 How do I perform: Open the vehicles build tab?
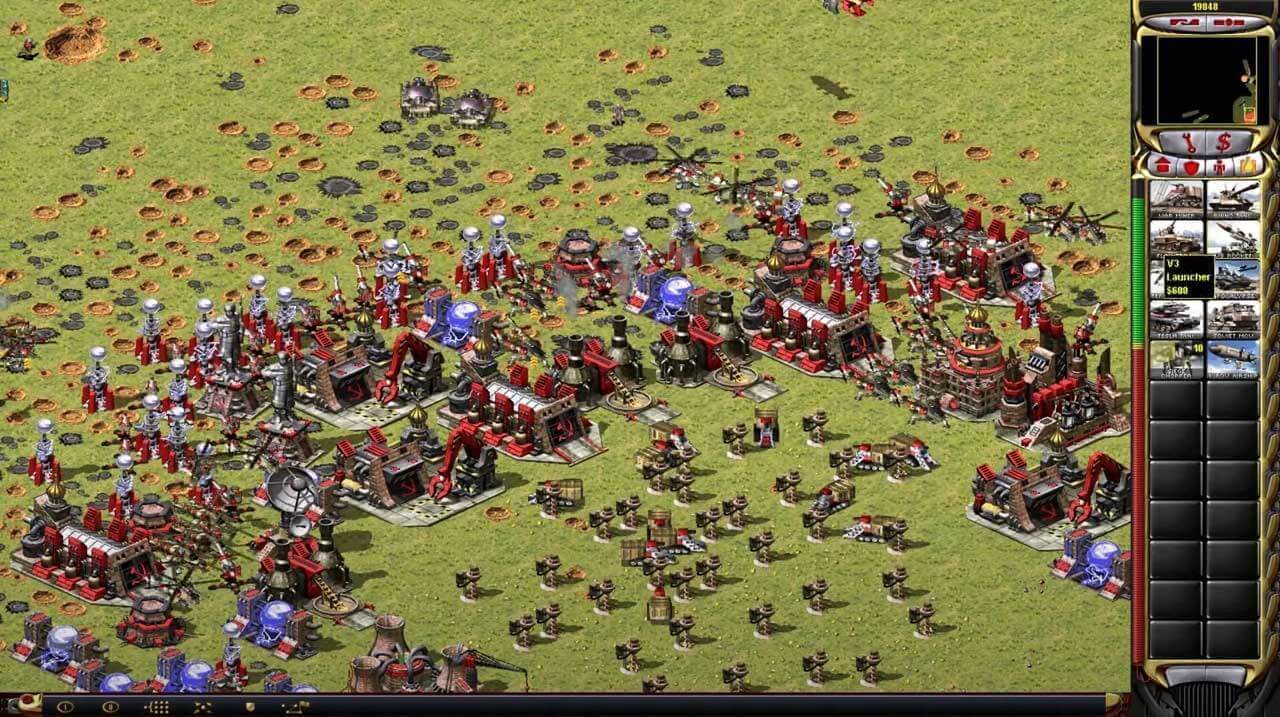click(1249, 165)
